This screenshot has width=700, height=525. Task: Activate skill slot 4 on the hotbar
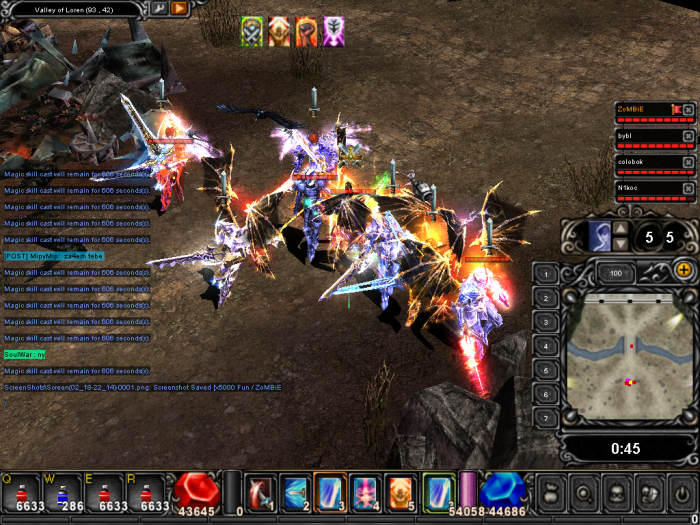coord(364,492)
